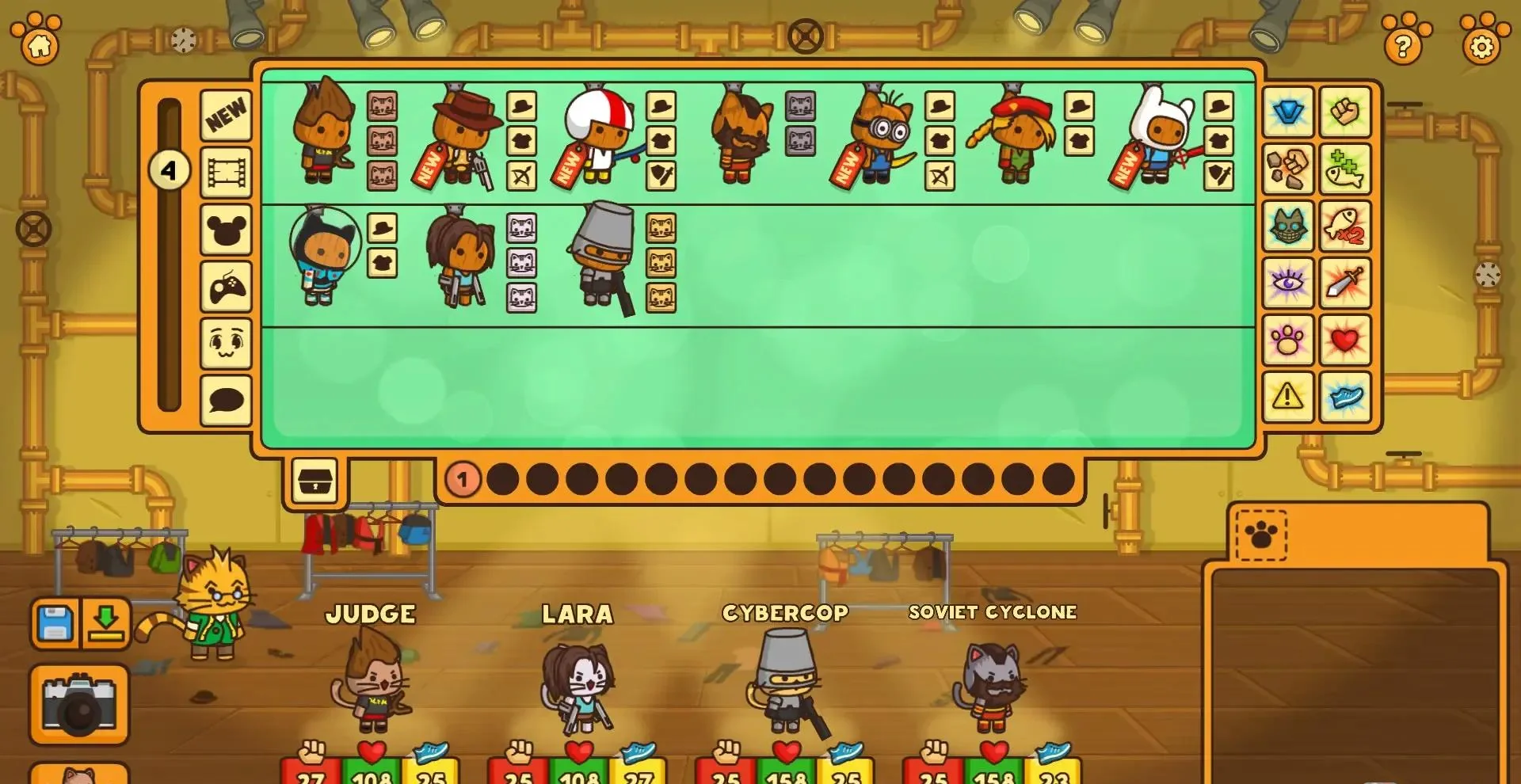The height and width of the screenshot is (784, 1521).
Task: Select the blue gem badge filter icon
Action: tap(1289, 113)
